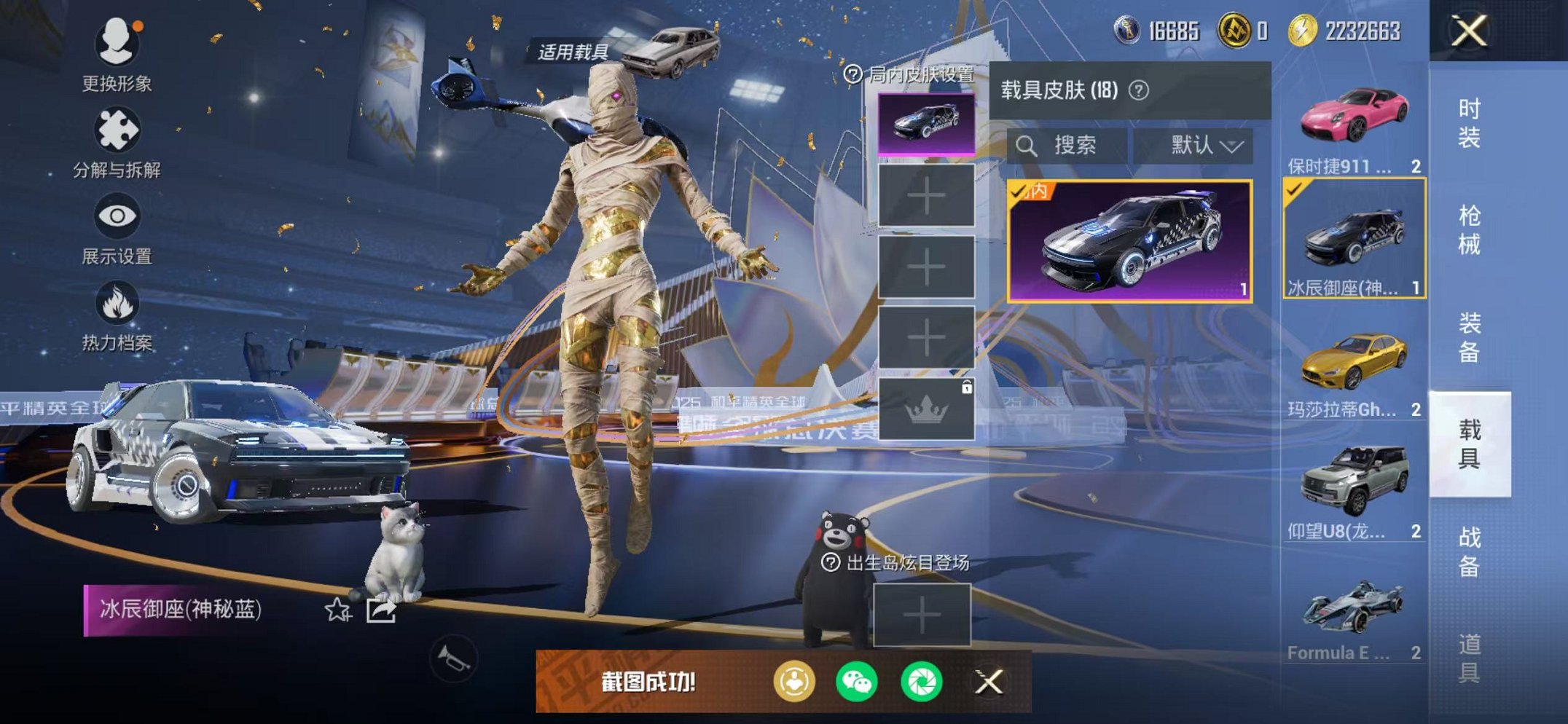1568x724 pixels.
Task: Switch to the 时装 outfits tab
Action: 1469,122
